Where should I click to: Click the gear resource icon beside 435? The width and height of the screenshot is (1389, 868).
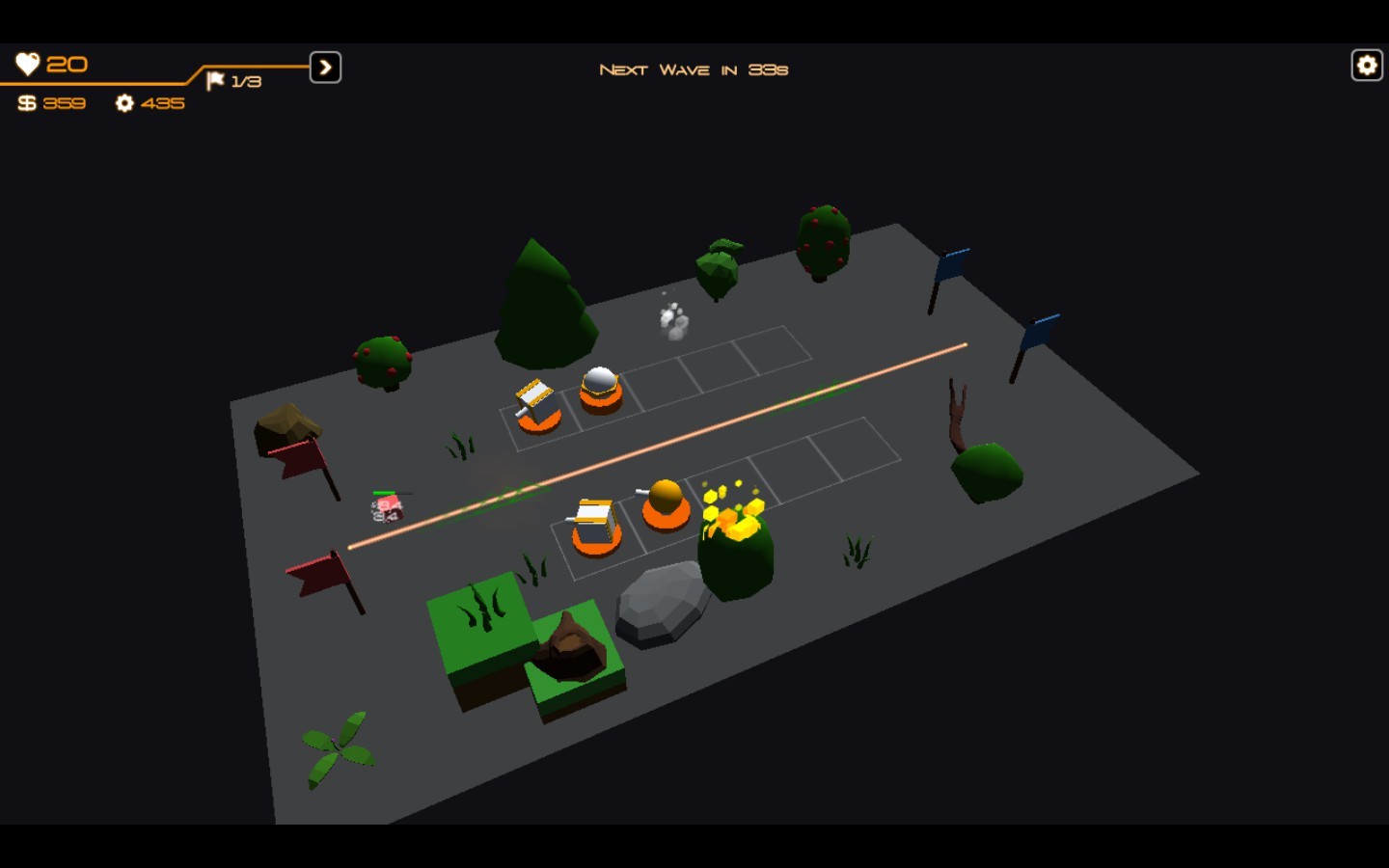click(x=123, y=103)
